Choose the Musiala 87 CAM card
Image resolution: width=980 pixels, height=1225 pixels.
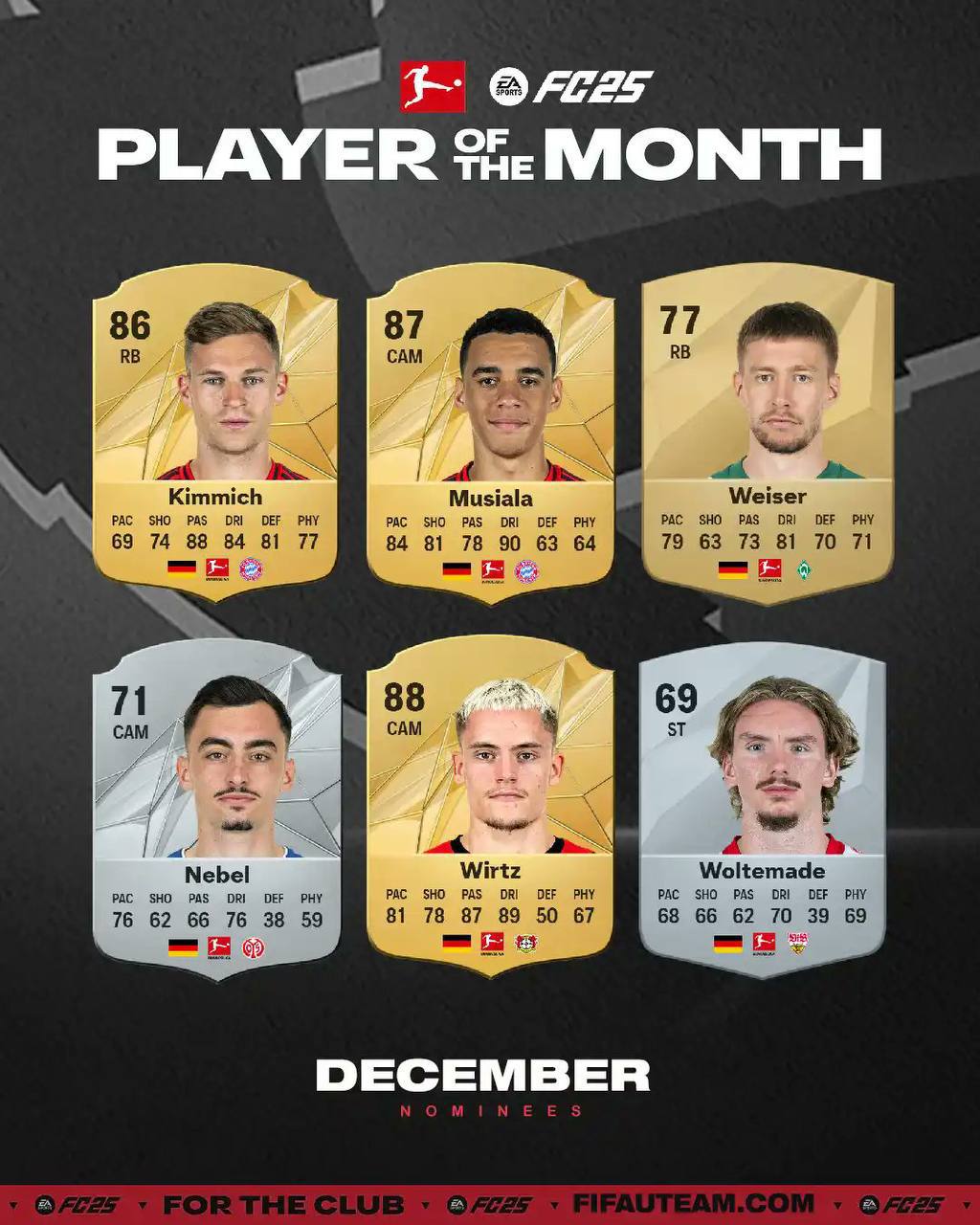tap(489, 433)
